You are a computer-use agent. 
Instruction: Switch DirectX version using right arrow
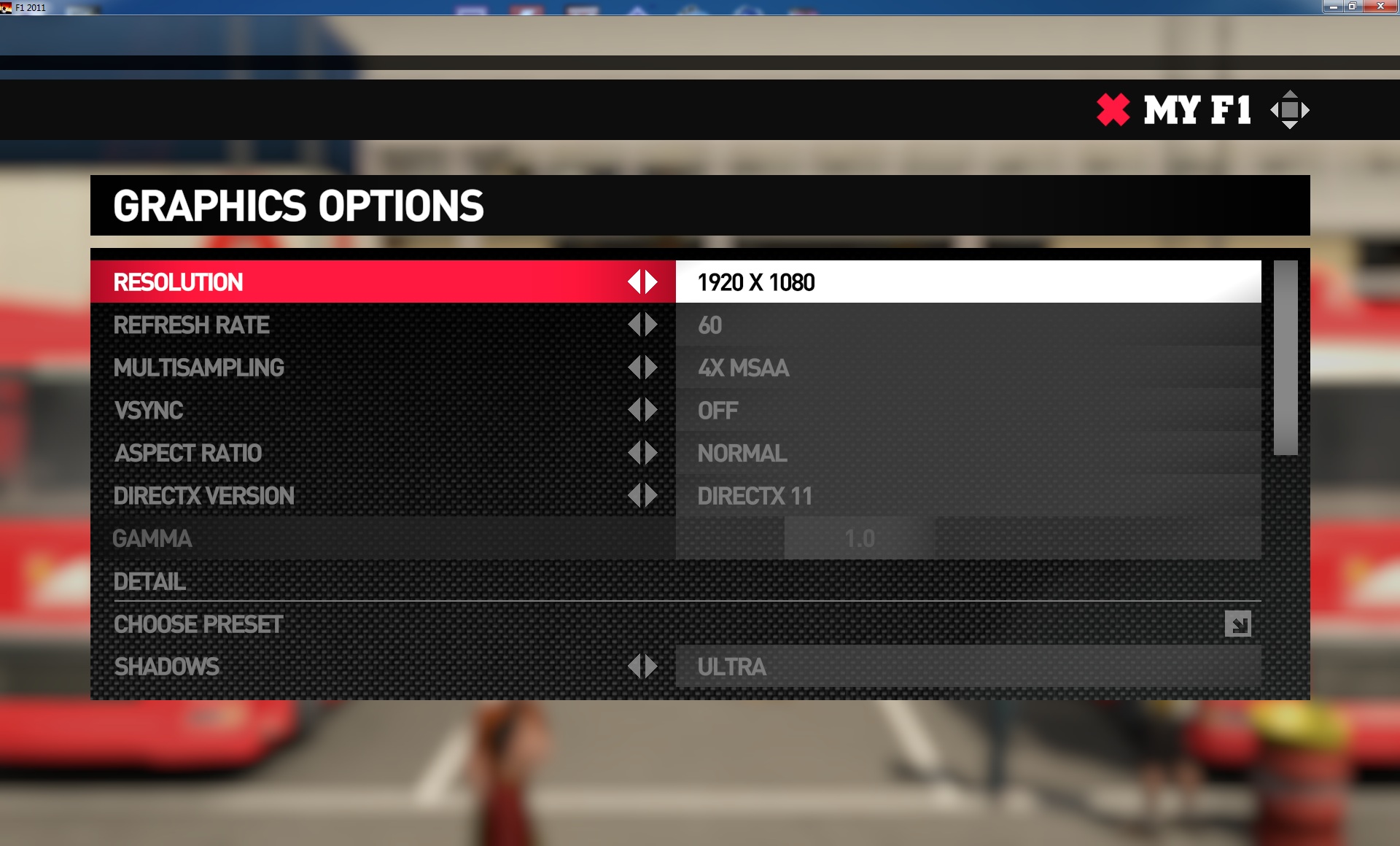click(x=651, y=496)
